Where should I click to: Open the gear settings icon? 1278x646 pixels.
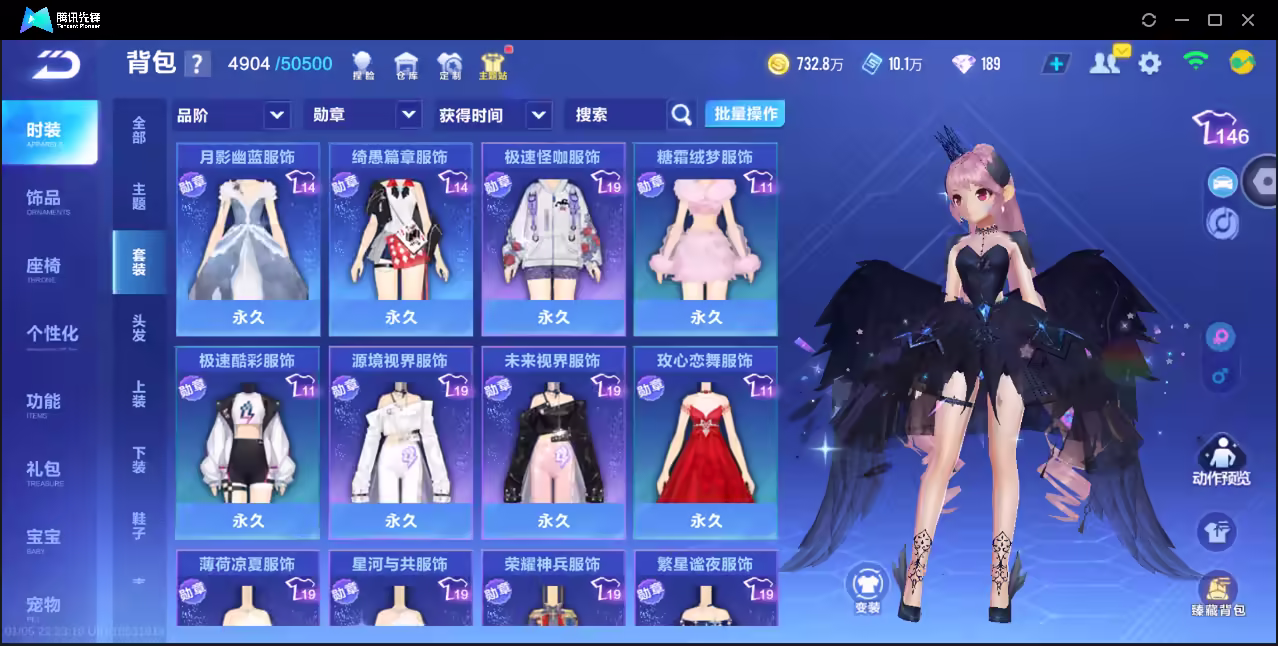tap(1150, 64)
